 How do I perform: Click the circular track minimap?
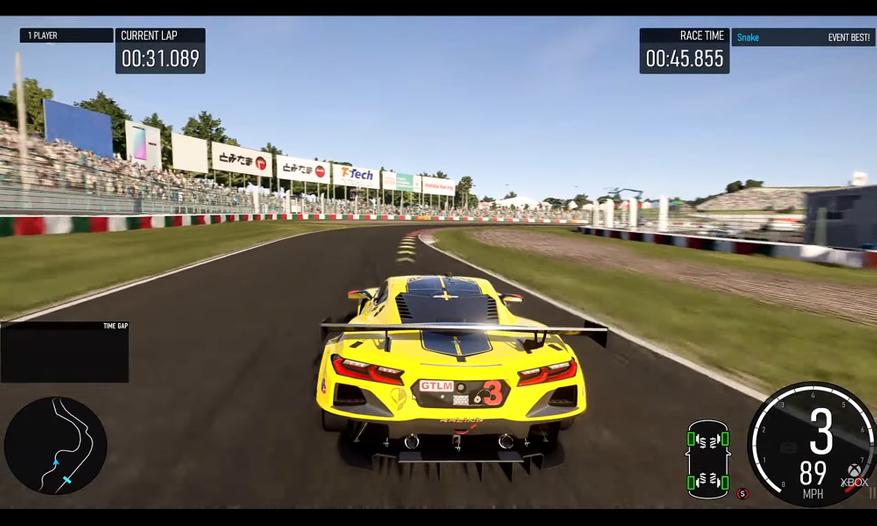tap(55, 445)
